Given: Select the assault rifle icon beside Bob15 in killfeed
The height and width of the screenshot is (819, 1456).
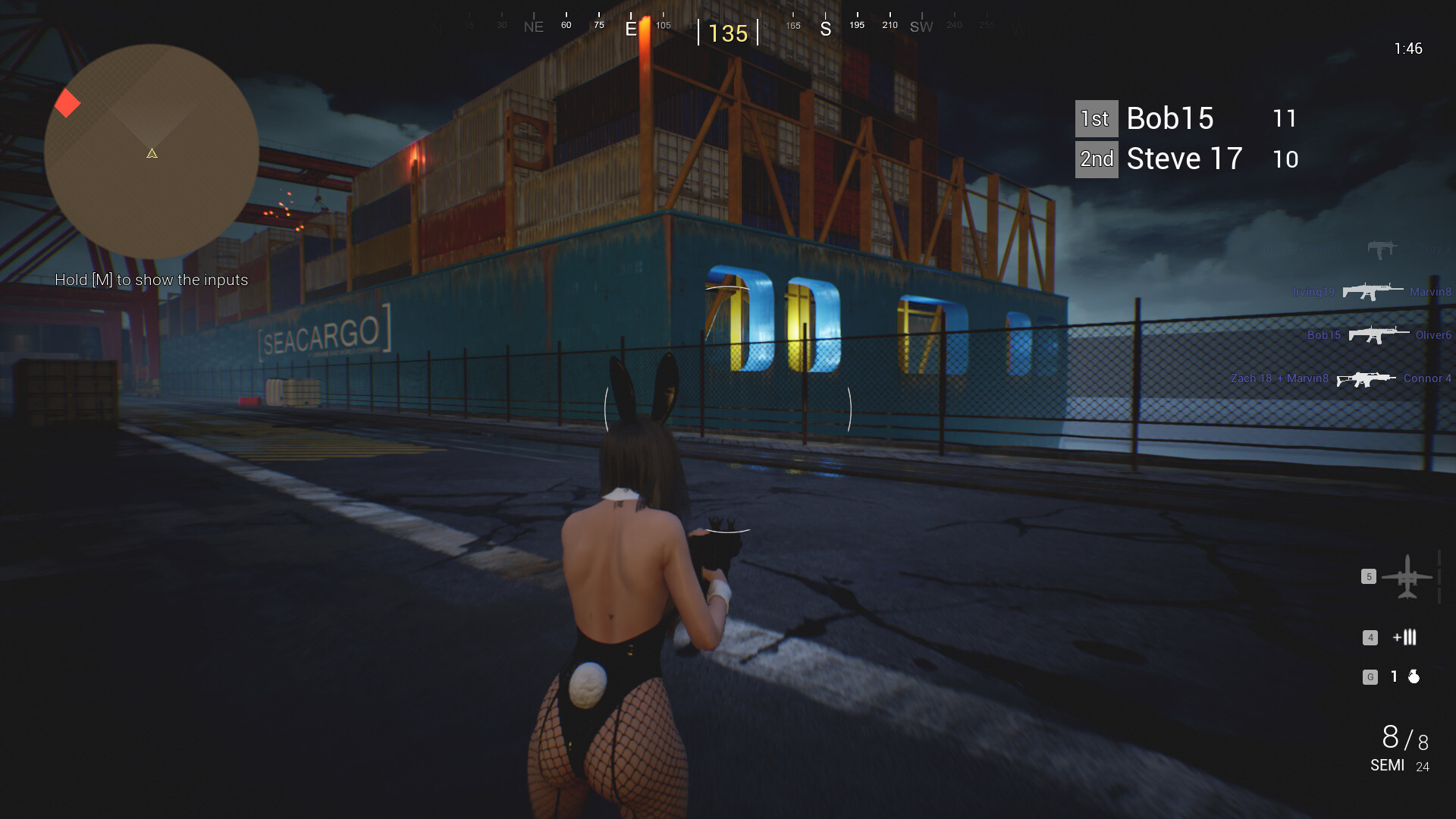Looking at the screenshot, I should (x=1380, y=334).
